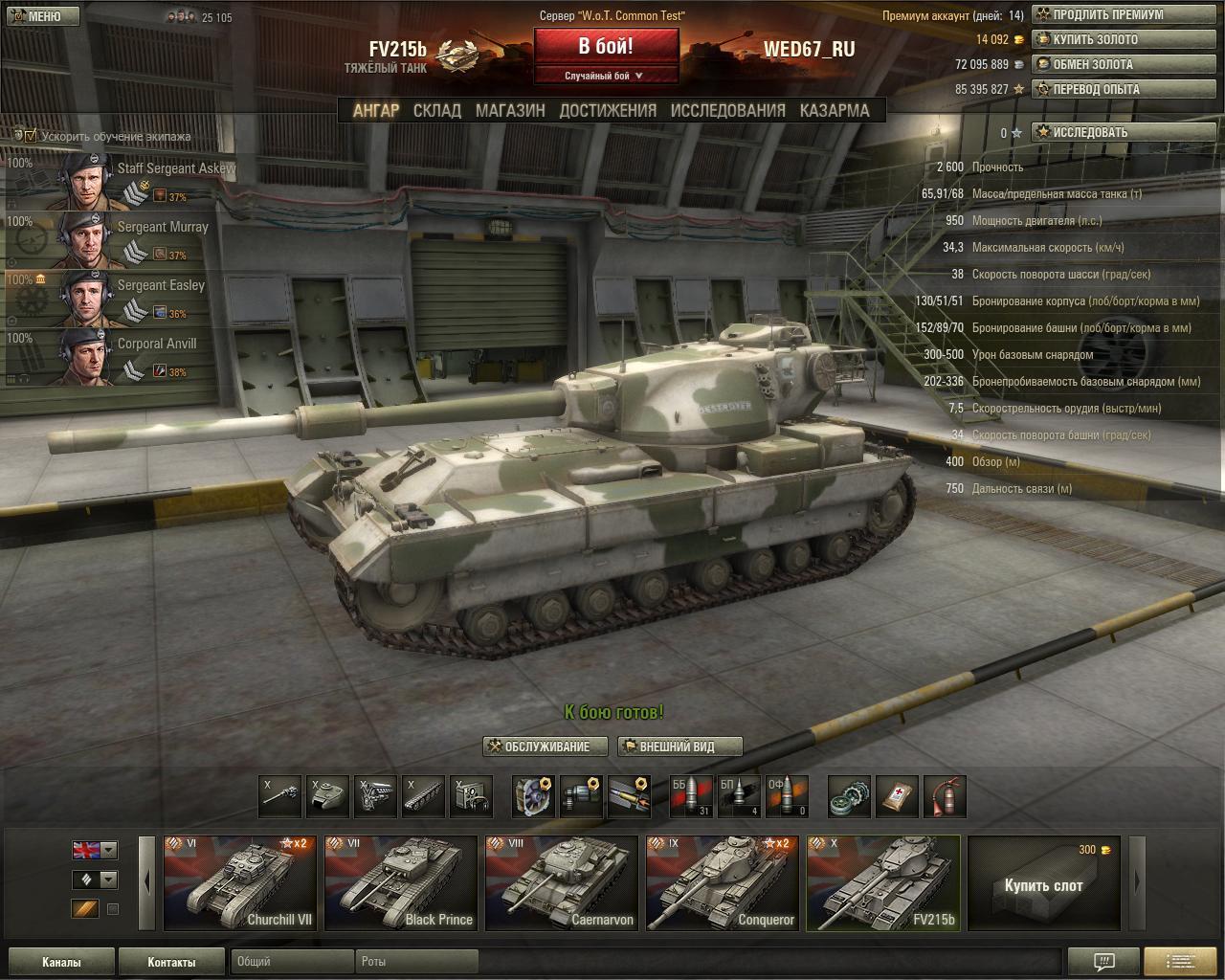Switch to the СКЛАД tab
This screenshot has width=1225, height=980.
click(437, 111)
